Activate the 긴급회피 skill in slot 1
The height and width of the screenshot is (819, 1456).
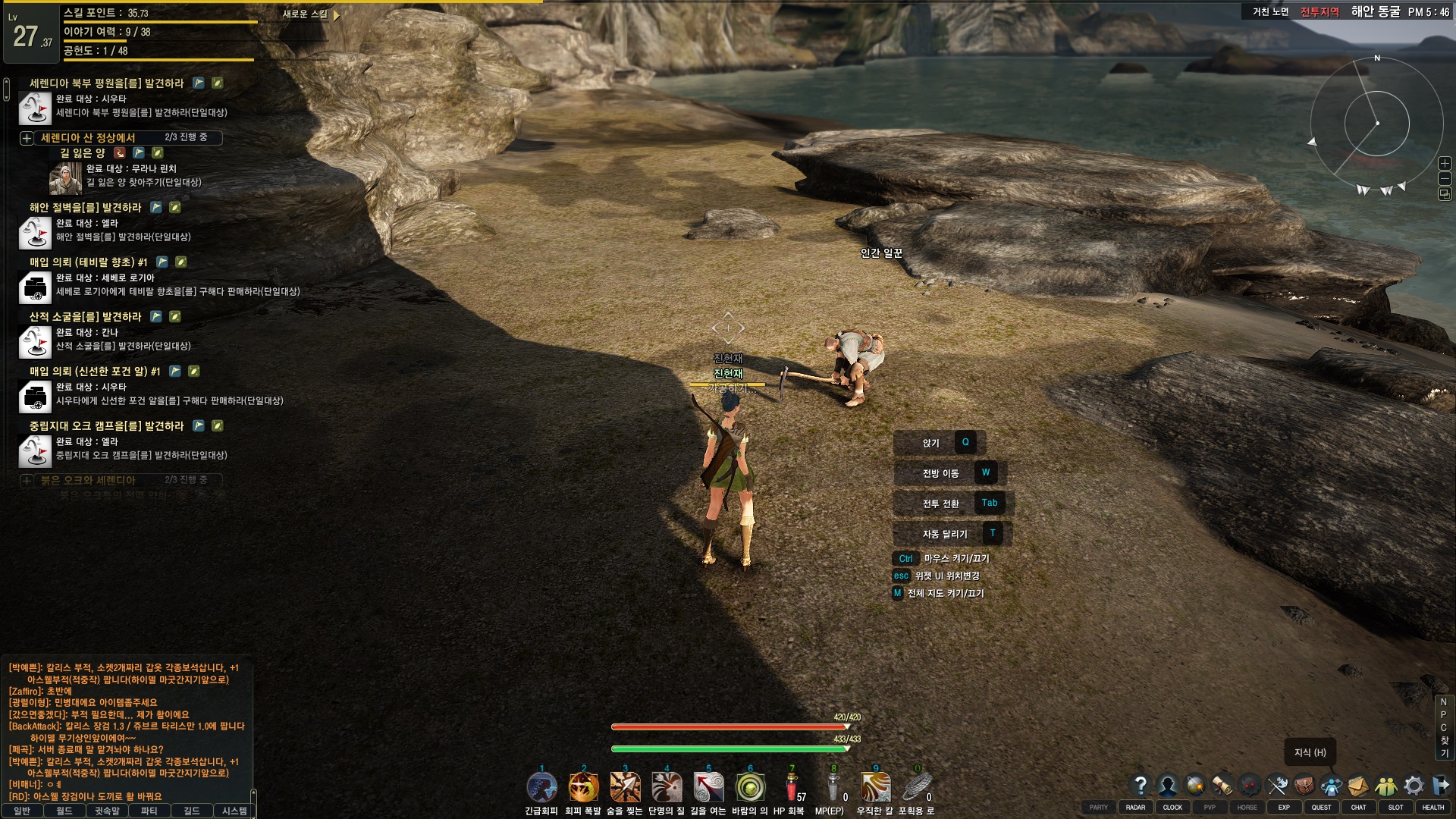[x=541, y=788]
